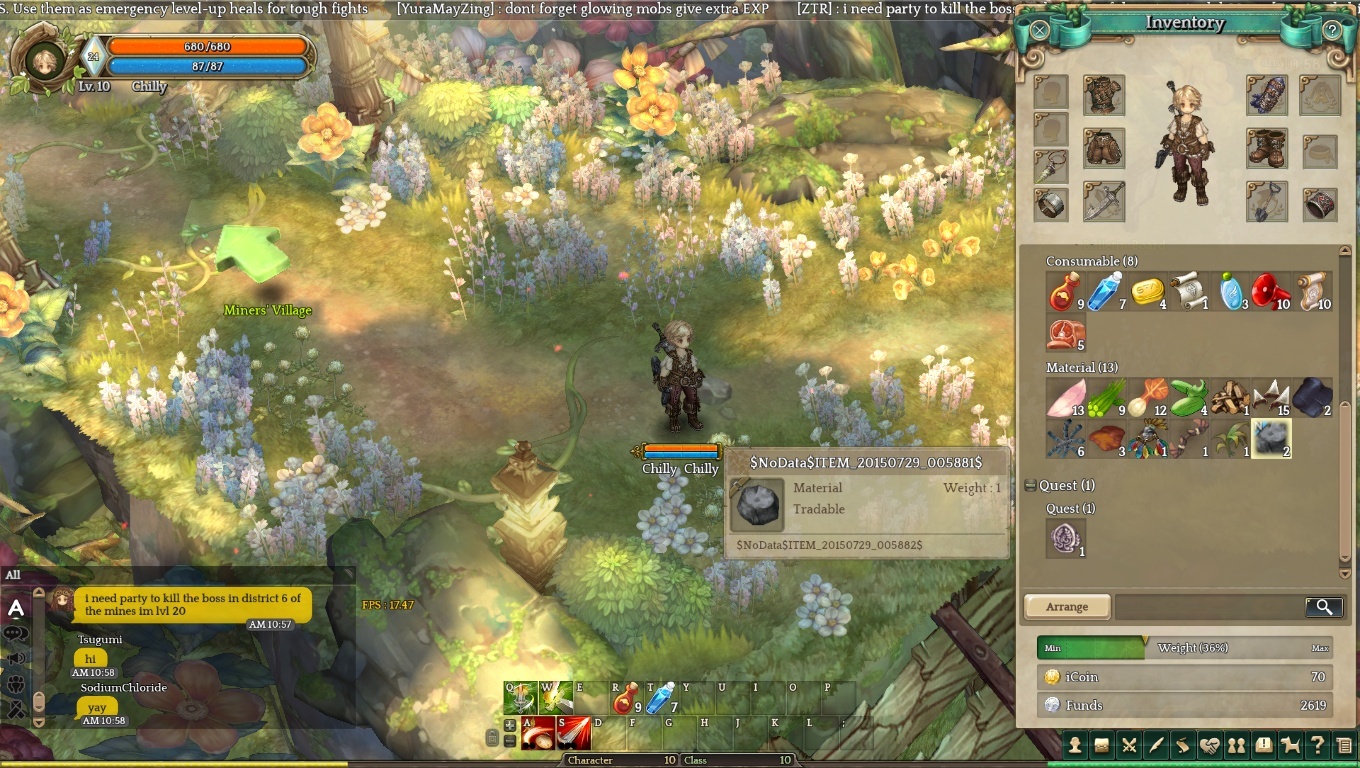Image resolution: width=1360 pixels, height=768 pixels.
Task: Select the firewood bundle material
Action: coord(1230,397)
